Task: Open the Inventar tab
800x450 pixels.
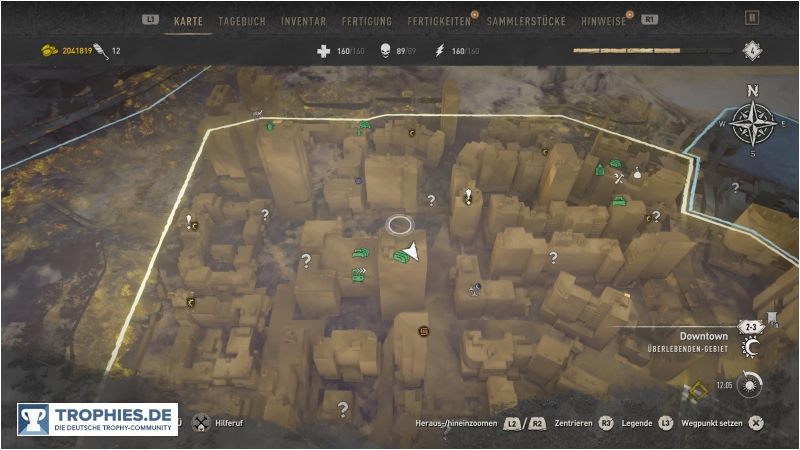Action: pyautogui.click(x=303, y=20)
